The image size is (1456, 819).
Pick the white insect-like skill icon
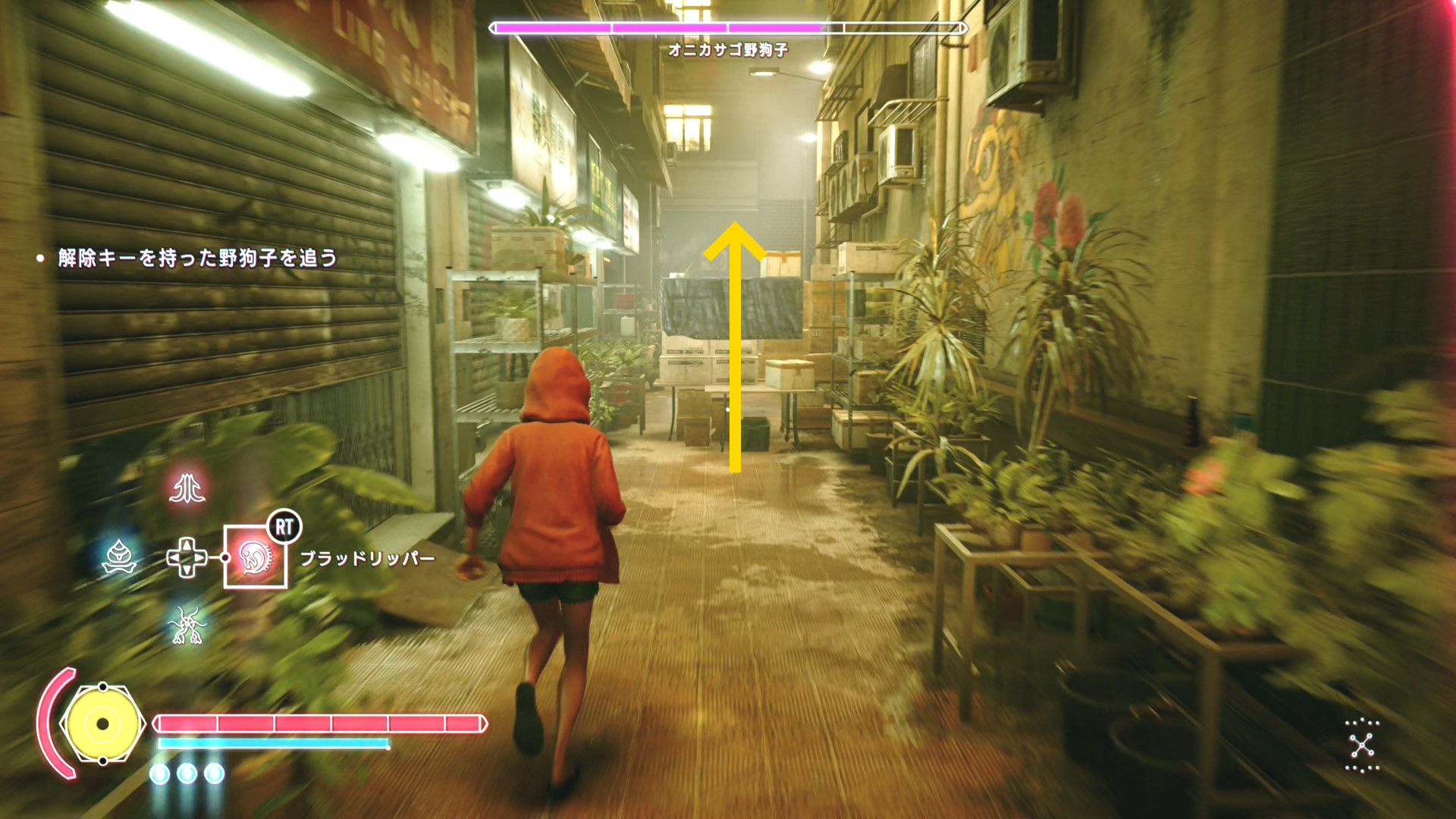point(187,626)
